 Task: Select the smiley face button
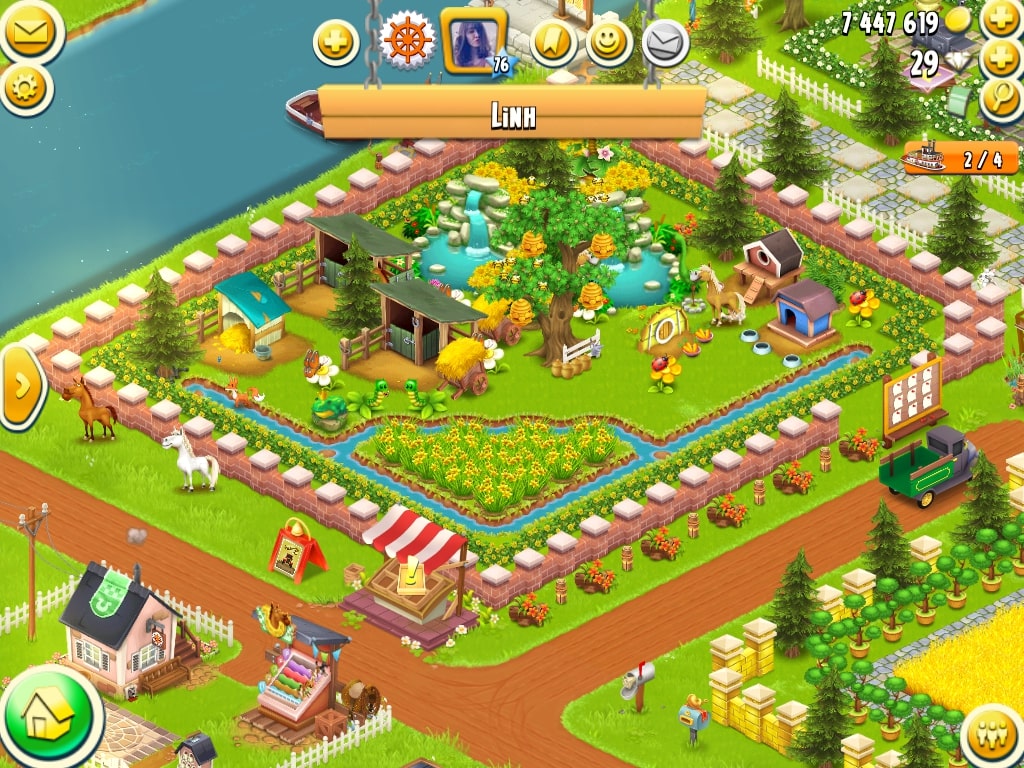609,43
